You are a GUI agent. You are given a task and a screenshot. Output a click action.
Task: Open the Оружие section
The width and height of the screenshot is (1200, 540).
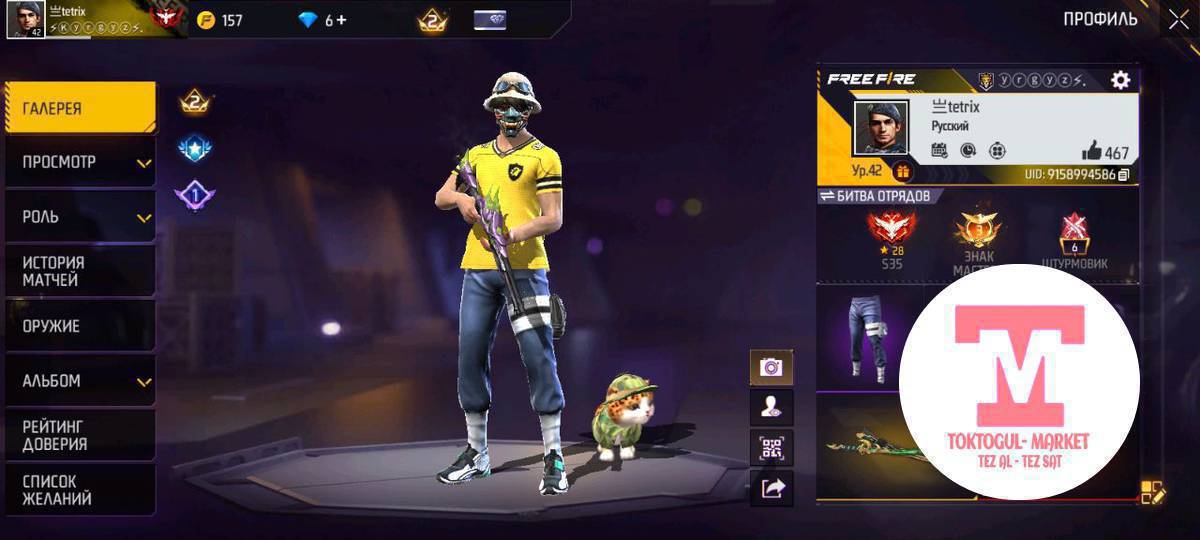tap(80, 326)
